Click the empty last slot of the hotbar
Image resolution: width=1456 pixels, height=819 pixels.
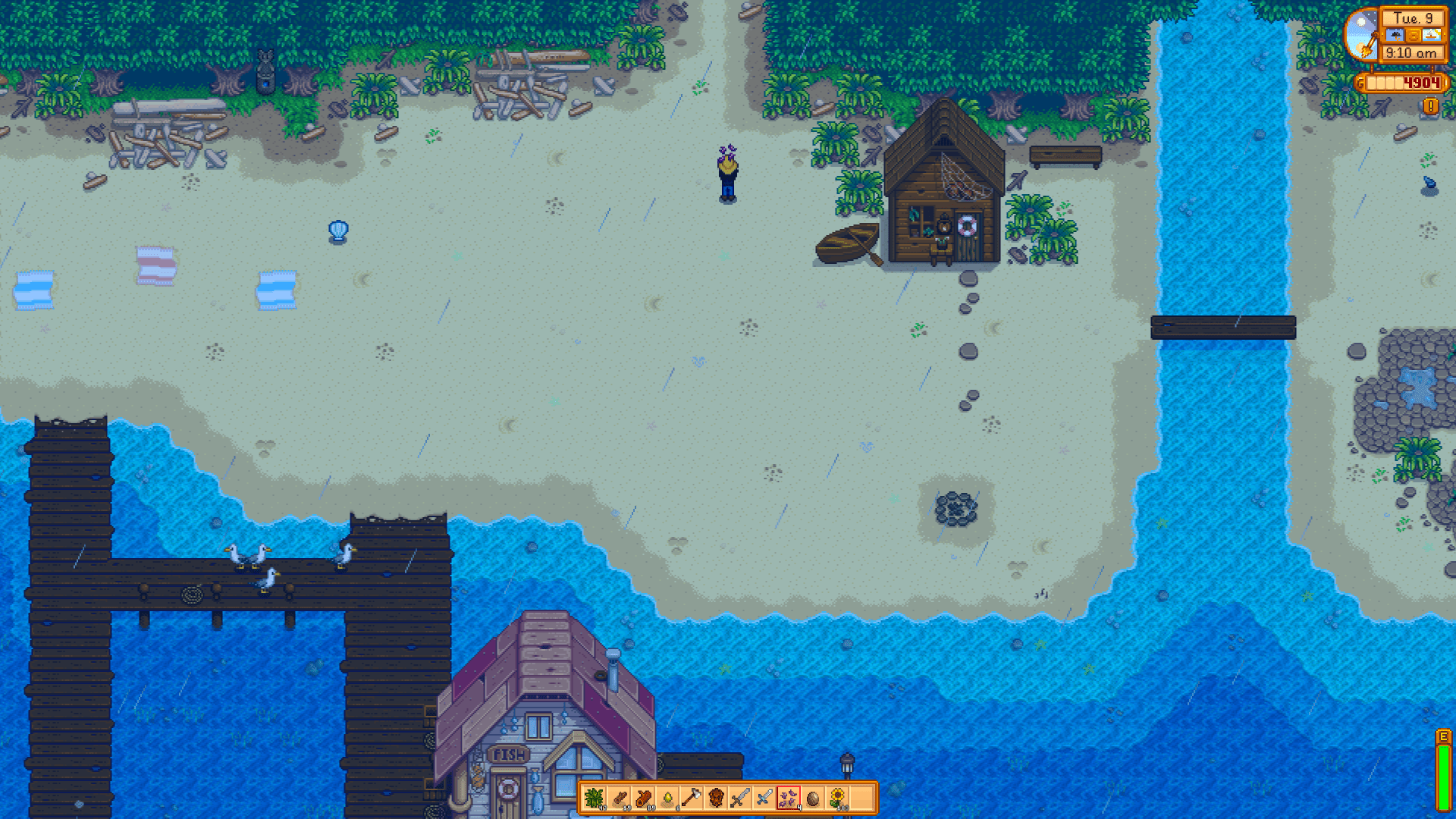tap(861, 797)
